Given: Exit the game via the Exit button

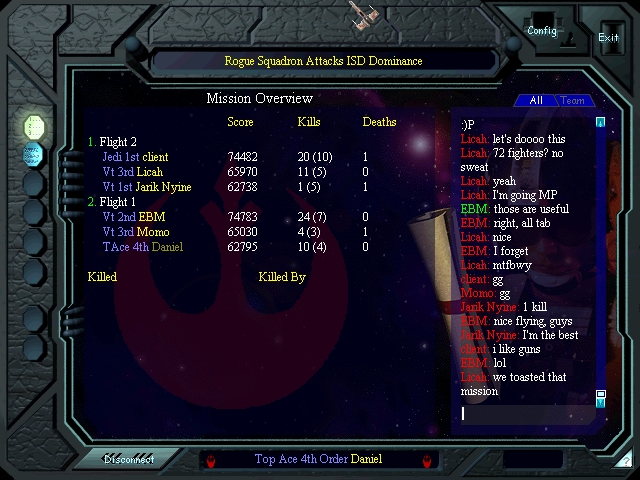Looking at the screenshot, I should [x=608, y=37].
